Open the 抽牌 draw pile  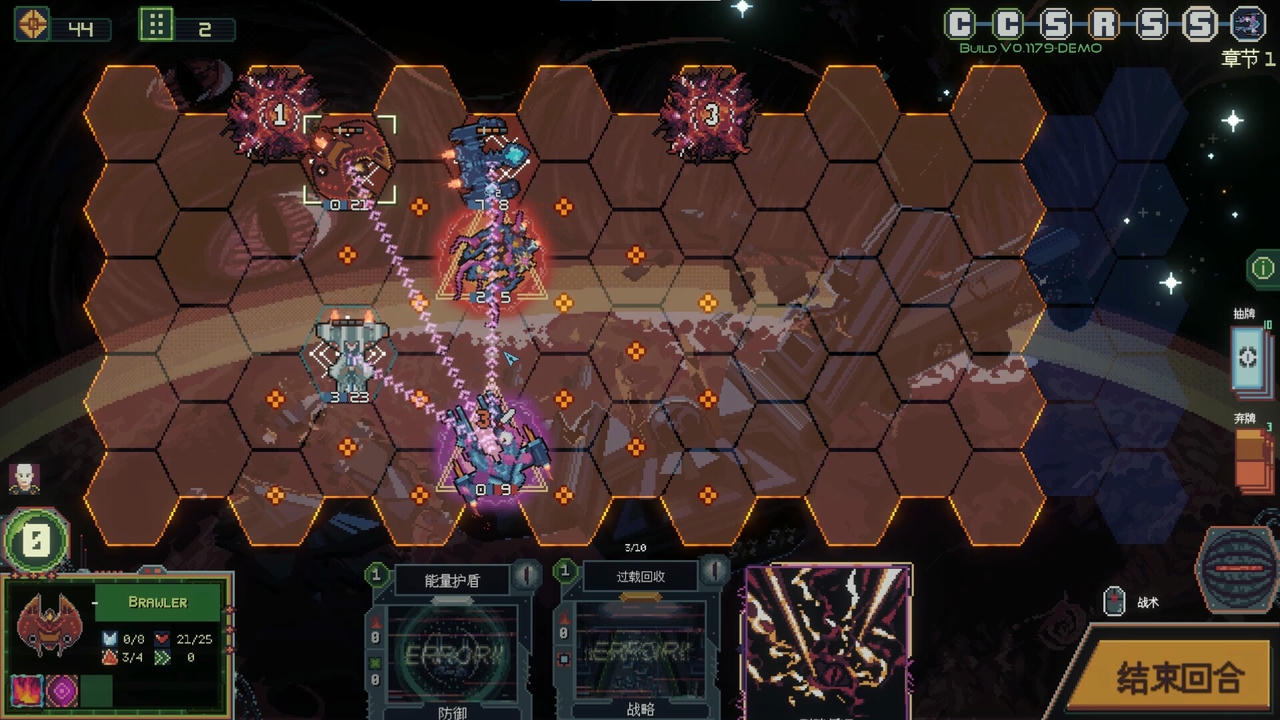[x=1251, y=359]
